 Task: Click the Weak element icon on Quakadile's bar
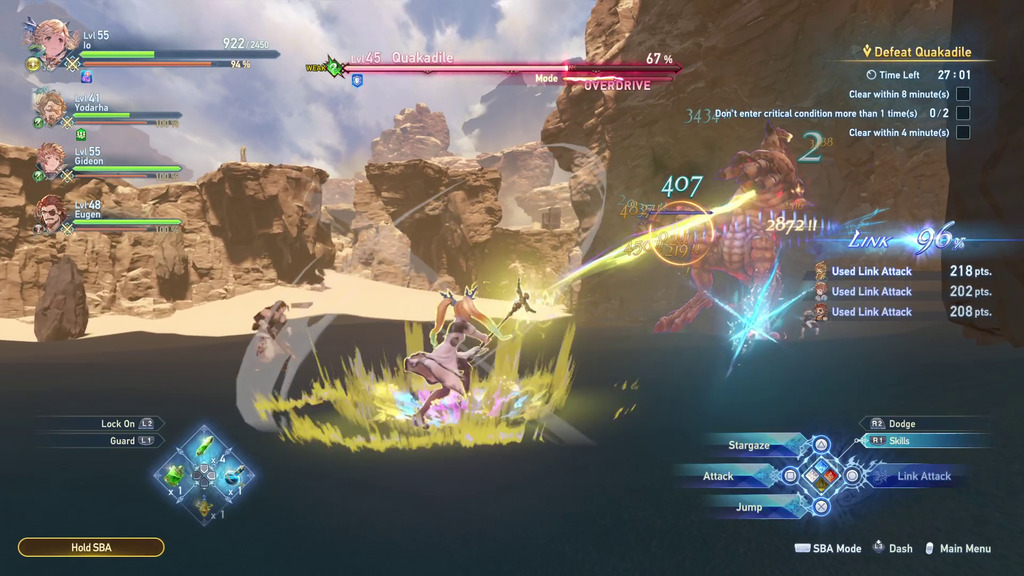point(335,68)
